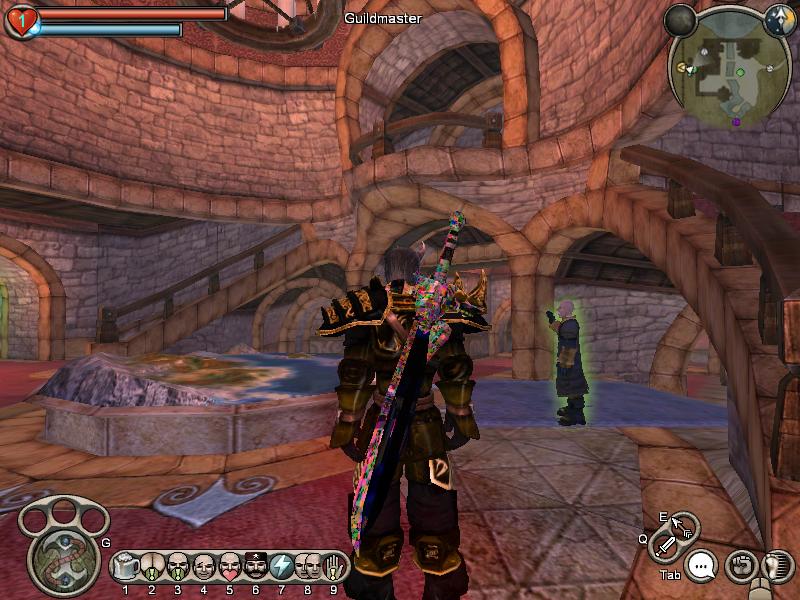Select the raised hand expression slot
800x600 pixels.
click(334, 567)
